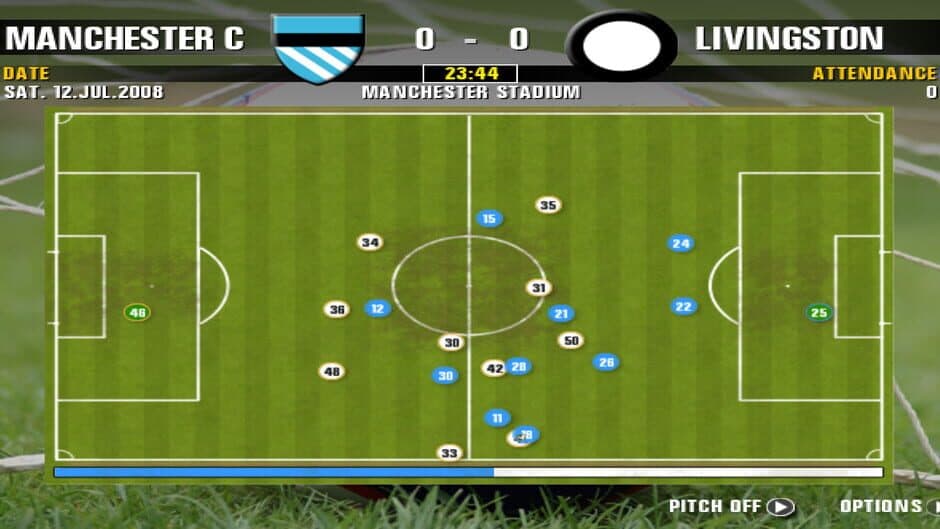This screenshot has height=529, width=940.
Task: Select white player marker number 33
Action: click(449, 453)
